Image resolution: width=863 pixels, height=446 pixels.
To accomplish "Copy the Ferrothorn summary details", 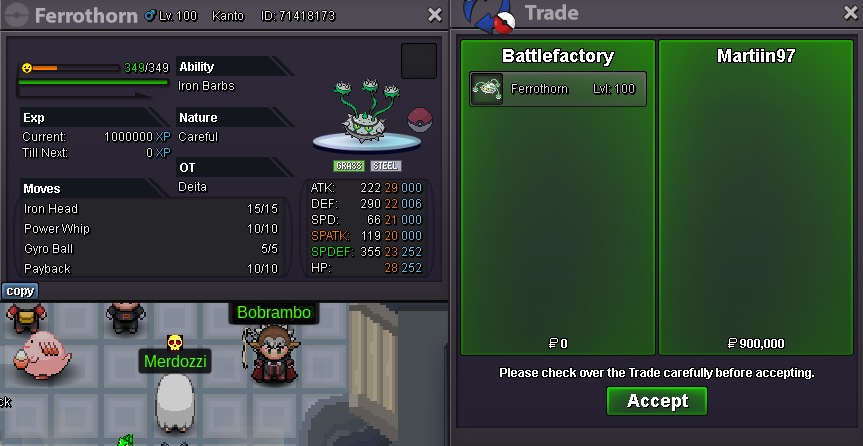I will (x=20, y=291).
